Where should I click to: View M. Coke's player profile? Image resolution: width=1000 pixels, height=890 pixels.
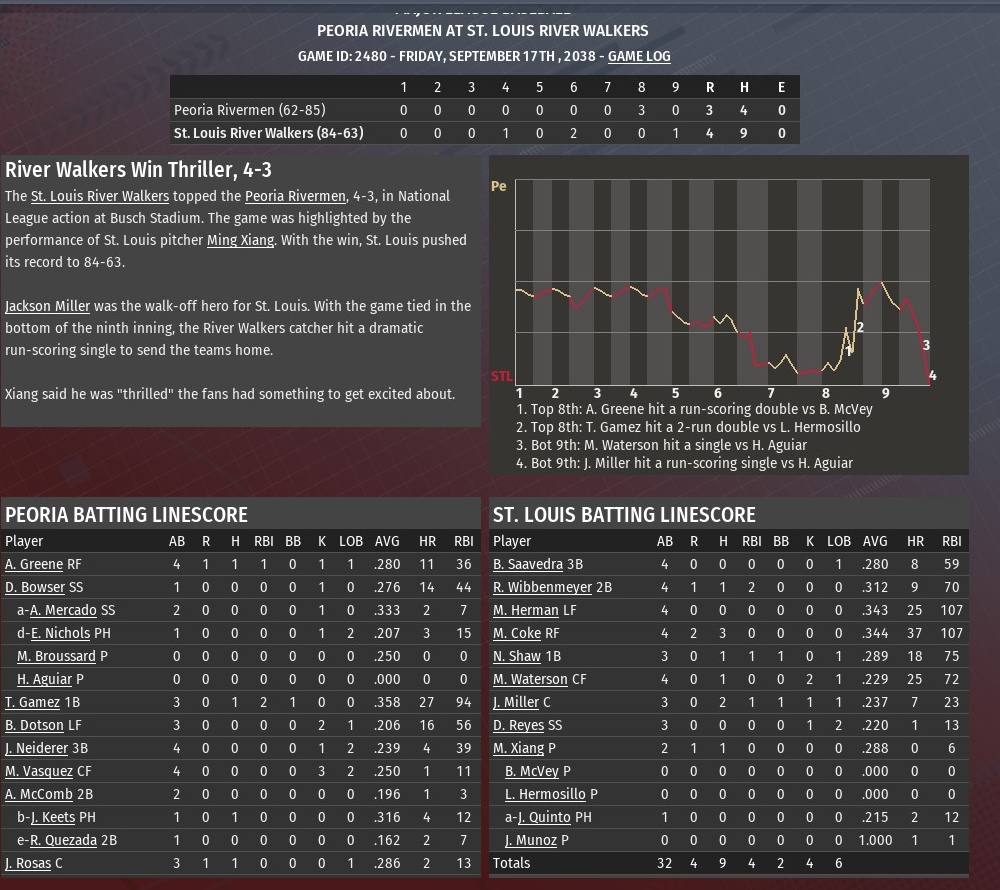[517, 633]
